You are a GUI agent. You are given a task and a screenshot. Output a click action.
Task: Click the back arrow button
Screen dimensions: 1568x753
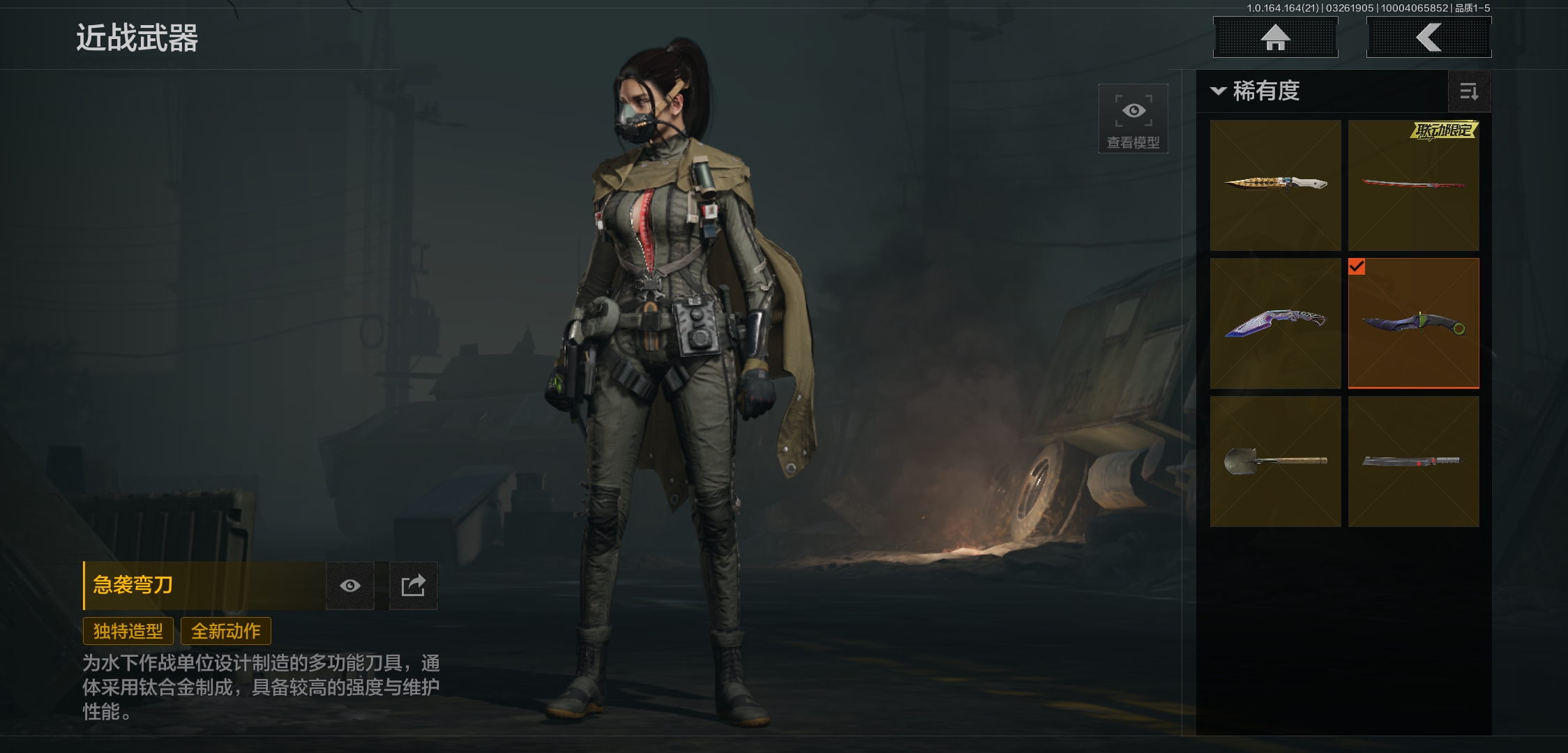1428,38
